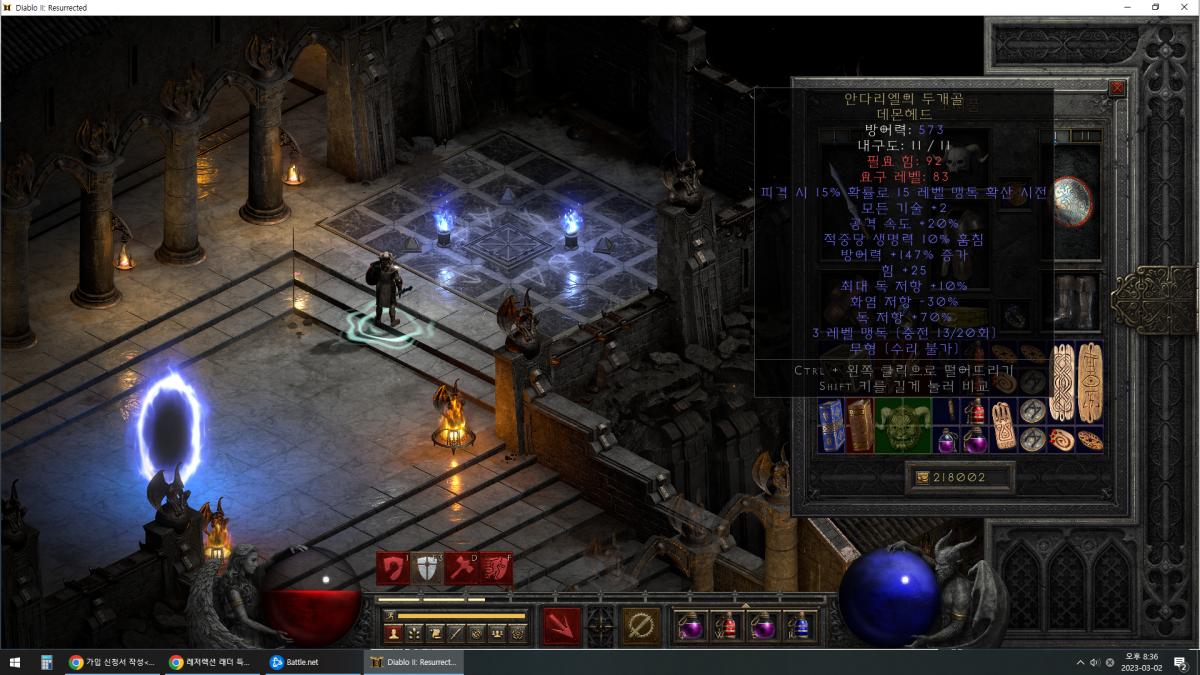Image resolution: width=1200 pixels, height=675 pixels.
Task: Select the equipped boots slot
Action: pyautogui.click(x=1076, y=299)
